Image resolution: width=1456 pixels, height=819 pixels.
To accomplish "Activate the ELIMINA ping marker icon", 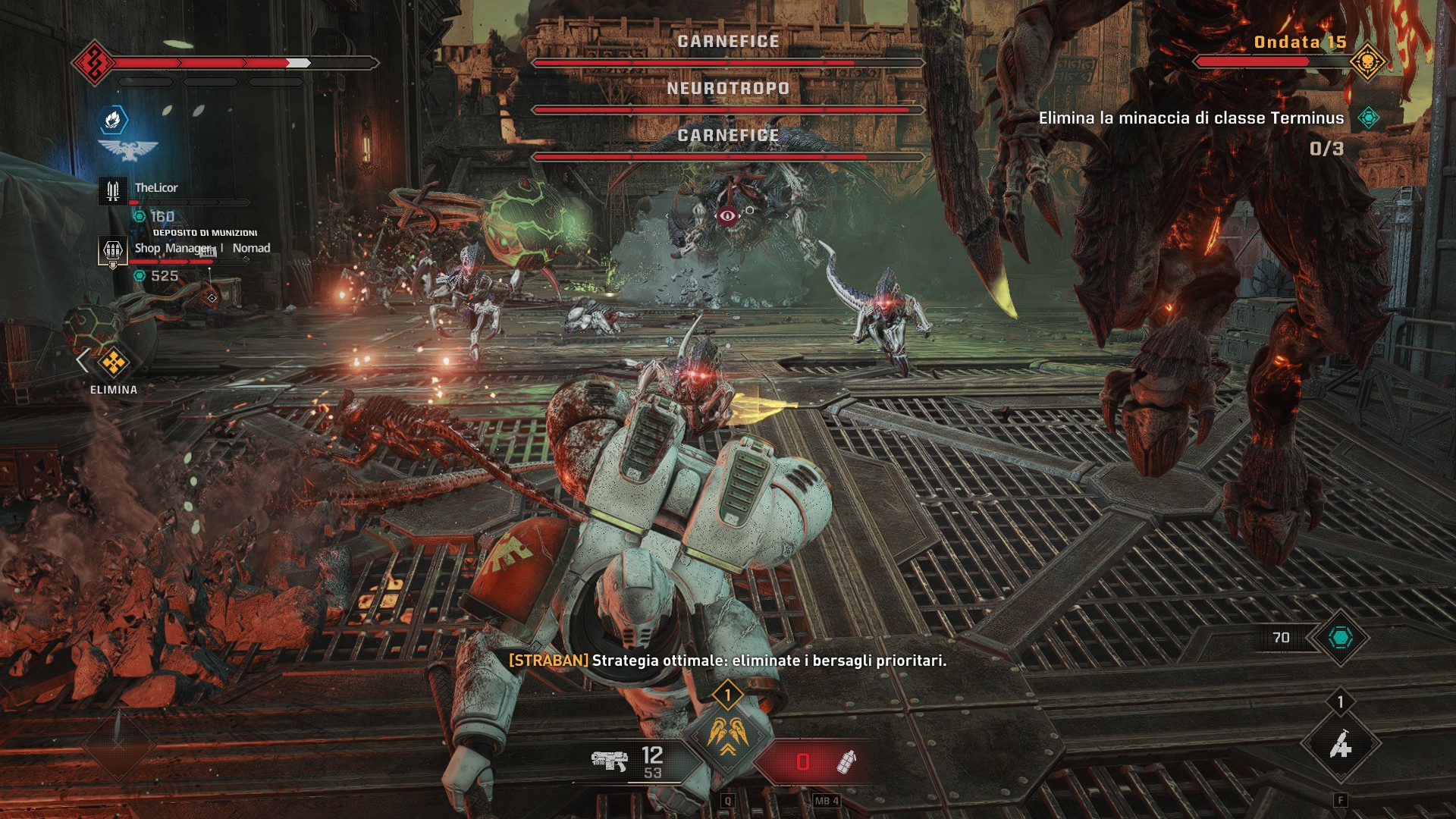I will pos(114,362).
